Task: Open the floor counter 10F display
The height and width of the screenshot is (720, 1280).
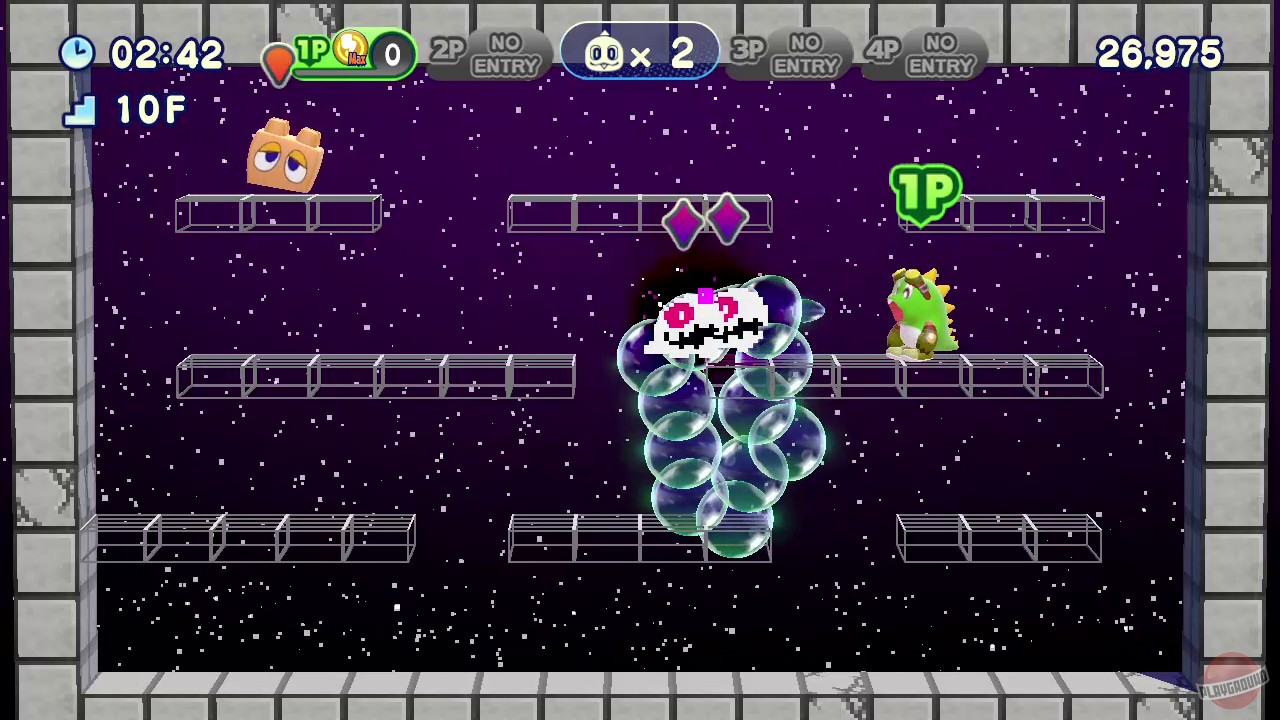Action: [148, 110]
